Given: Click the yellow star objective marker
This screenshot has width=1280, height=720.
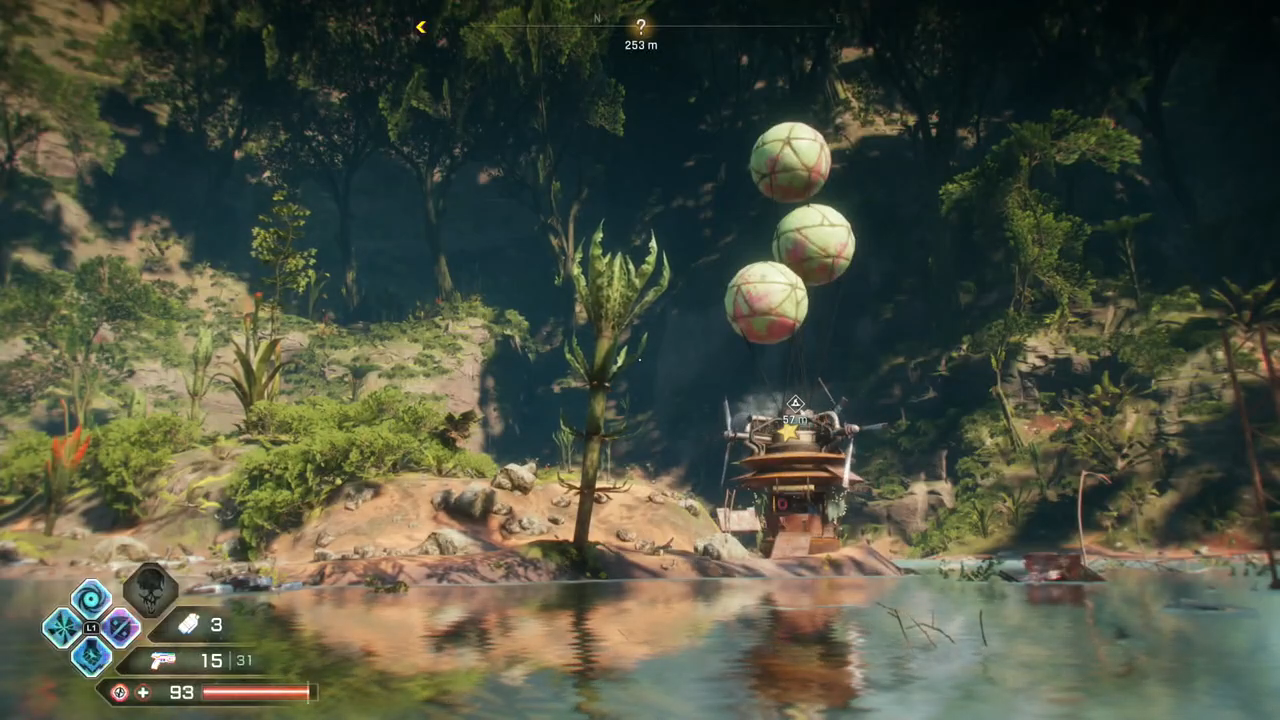Looking at the screenshot, I should point(788,432).
